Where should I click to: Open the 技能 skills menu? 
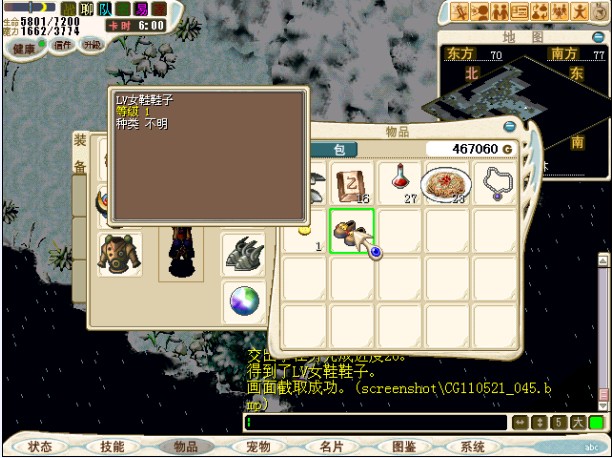click(112, 447)
